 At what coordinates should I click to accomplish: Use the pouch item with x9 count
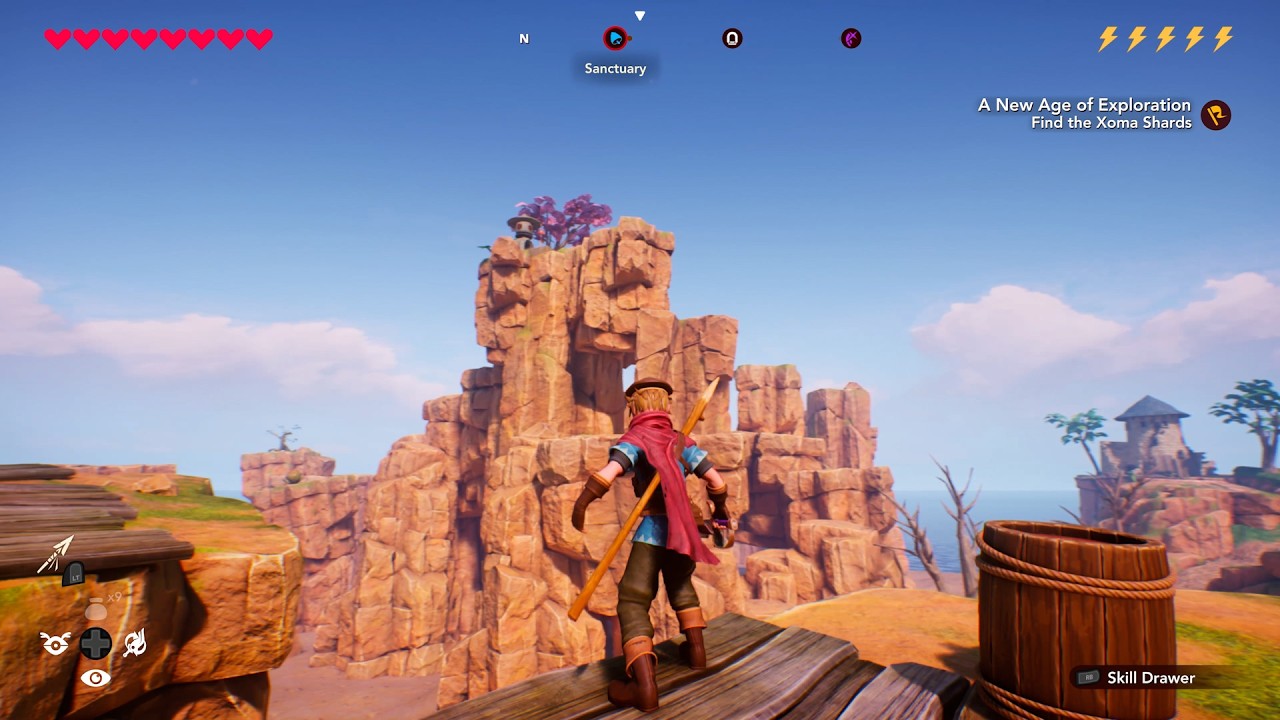[96, 610]
